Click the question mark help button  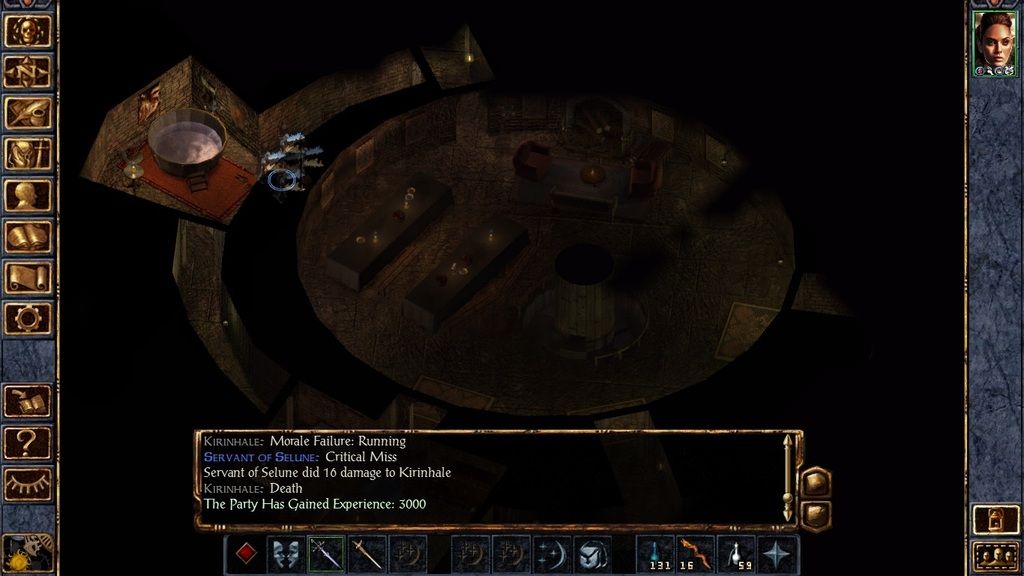tap(28, 441)
